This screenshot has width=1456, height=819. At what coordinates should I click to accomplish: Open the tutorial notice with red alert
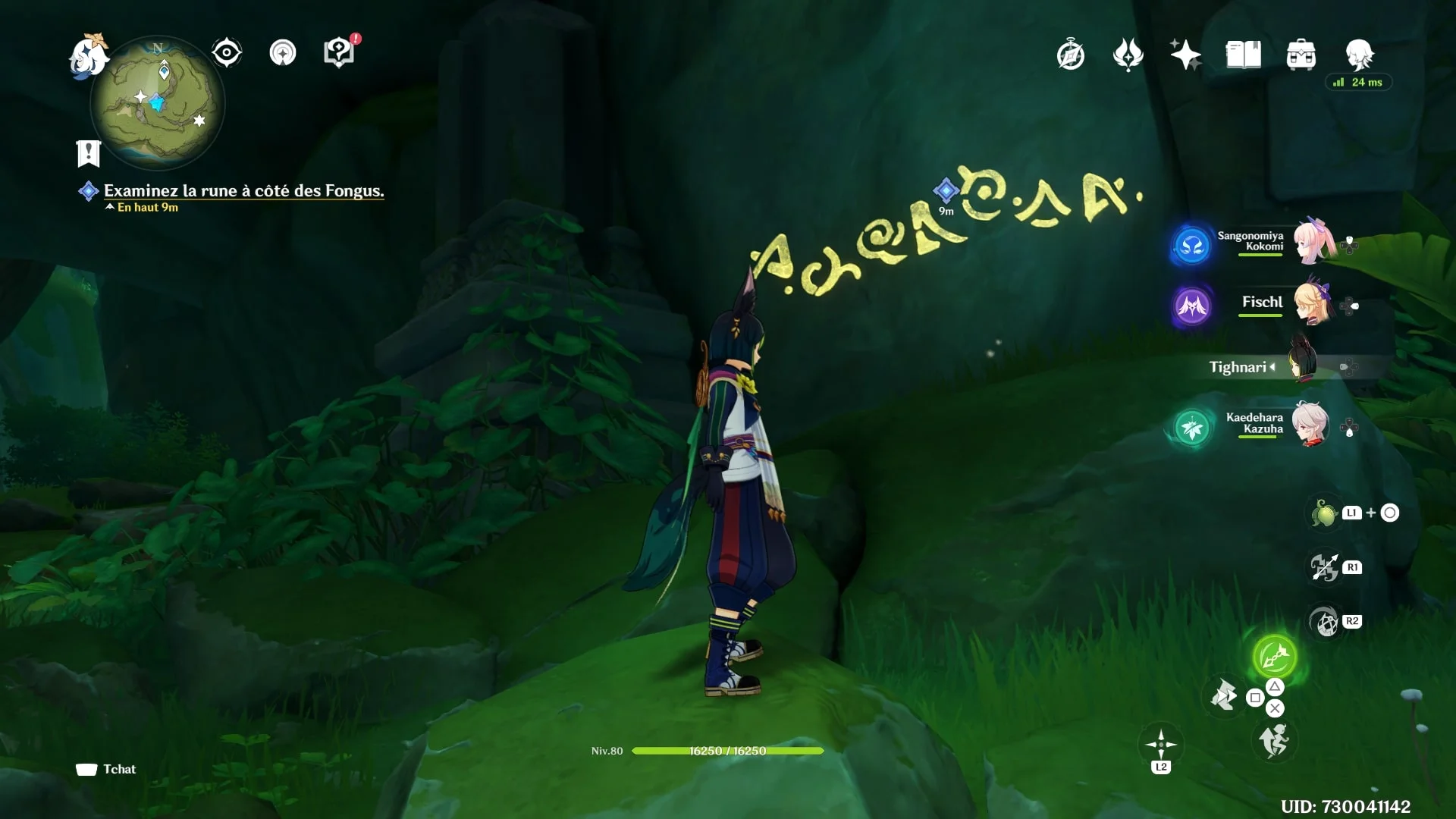click(x=339, y=52)
